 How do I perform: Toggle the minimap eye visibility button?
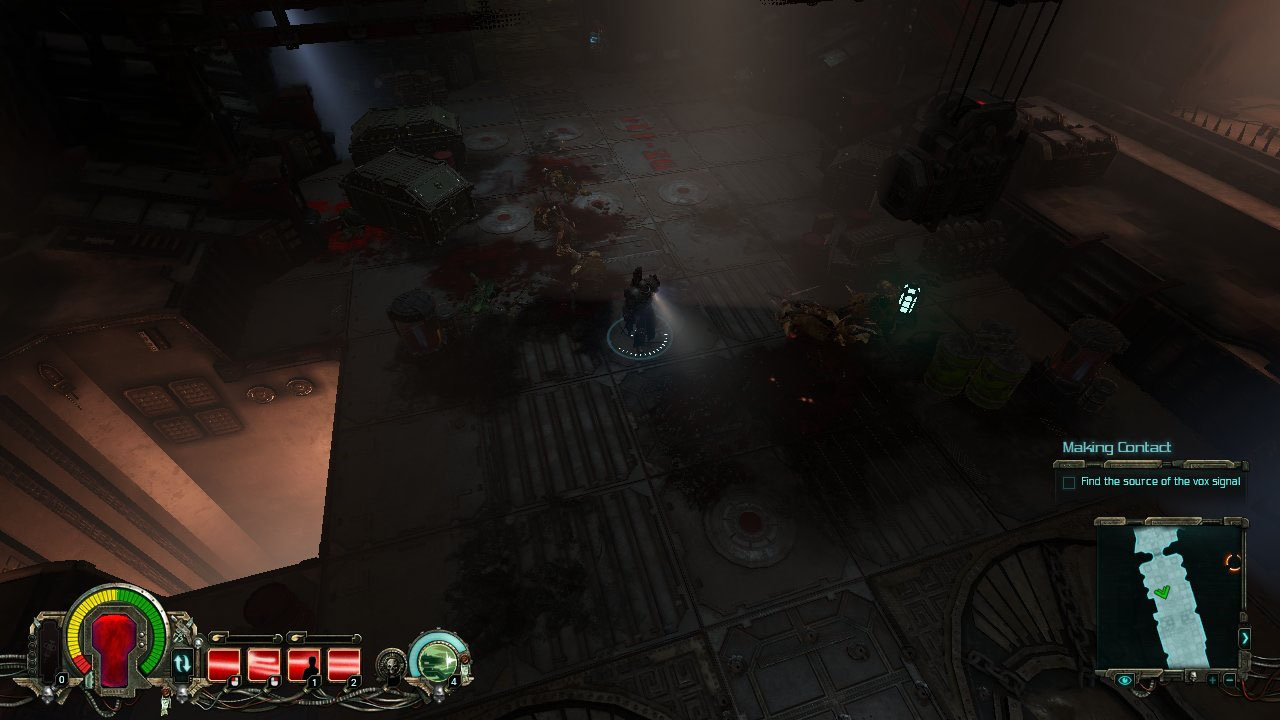1126,680
